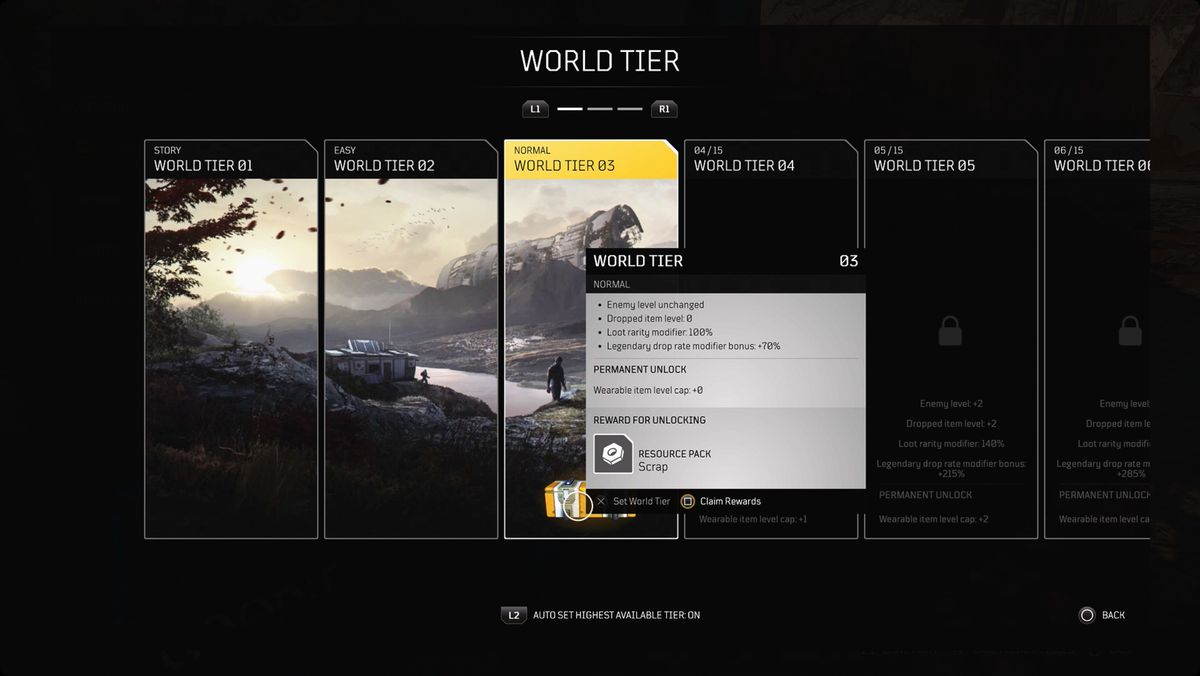This screenshot has width=1200, height=676.
Task: Claim Rewards for World Tier 03
Action: [721, 501]
